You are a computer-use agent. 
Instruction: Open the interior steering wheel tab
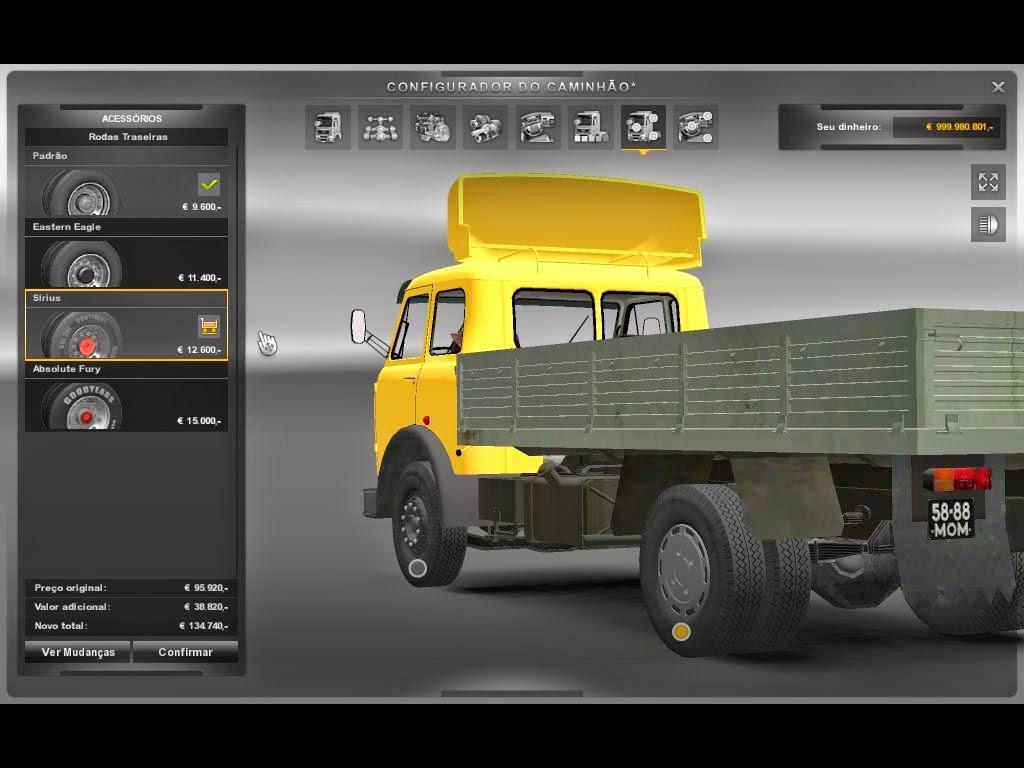tap(537, 127)
